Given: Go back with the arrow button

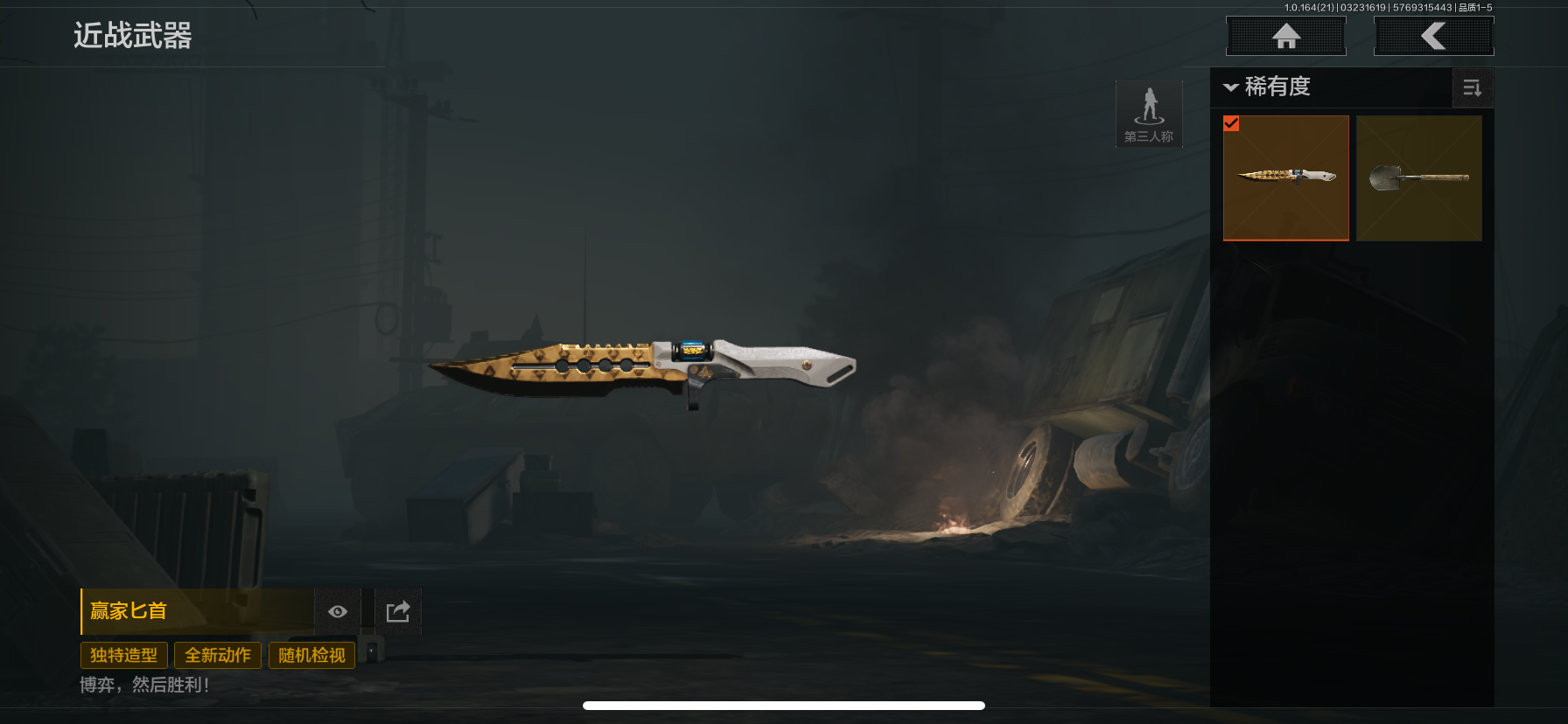Looking at the screenshot, I should [1433, 37].
